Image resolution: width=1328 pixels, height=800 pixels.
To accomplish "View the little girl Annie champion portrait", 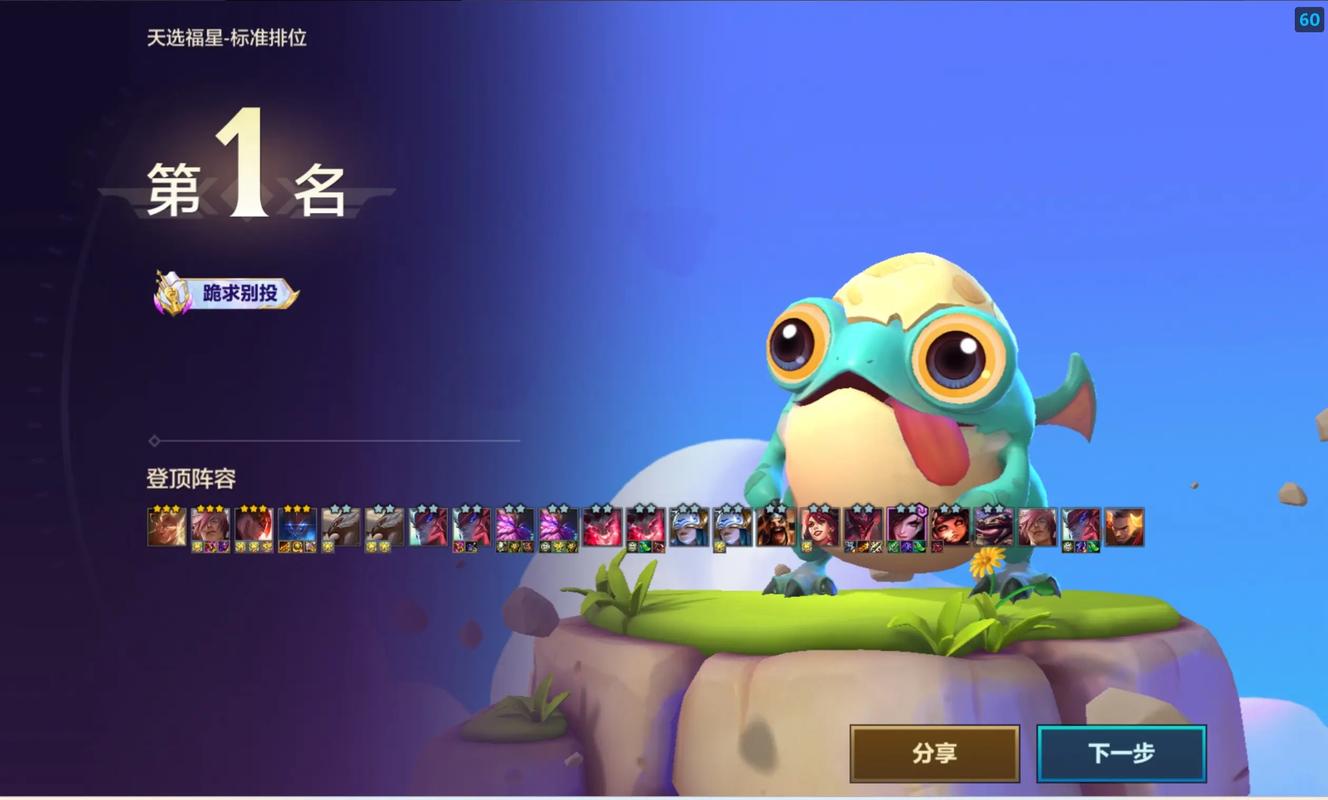I will [950, 526].
